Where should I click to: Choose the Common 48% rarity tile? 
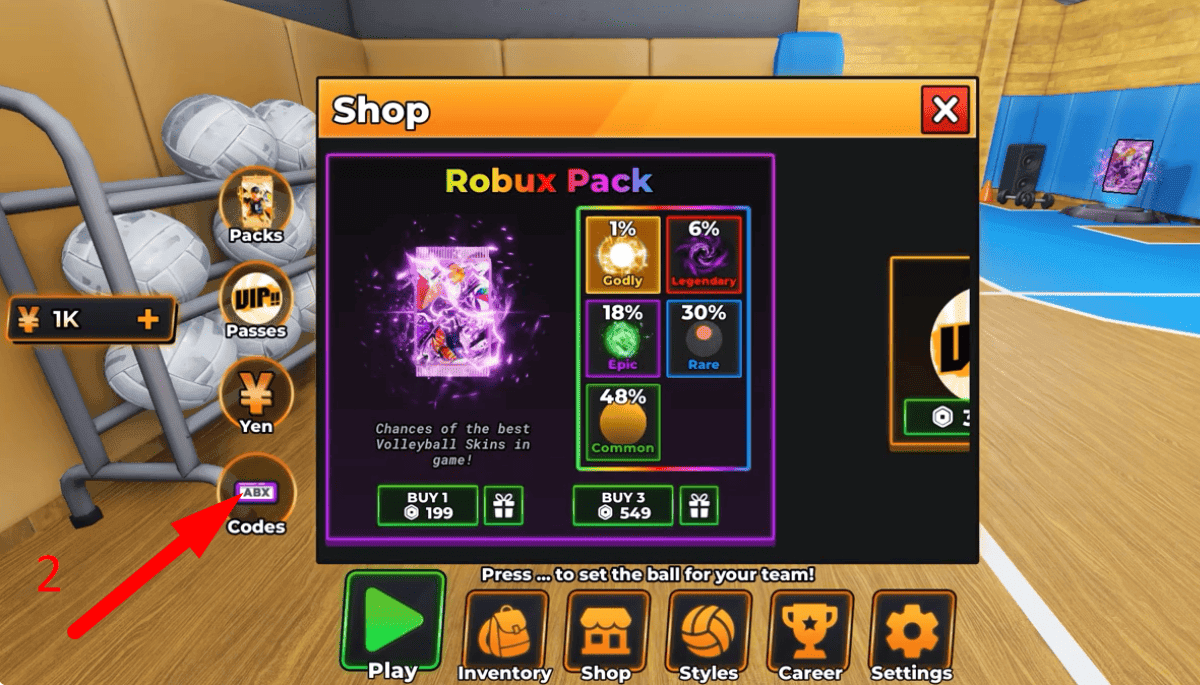[x=622, y=421]
